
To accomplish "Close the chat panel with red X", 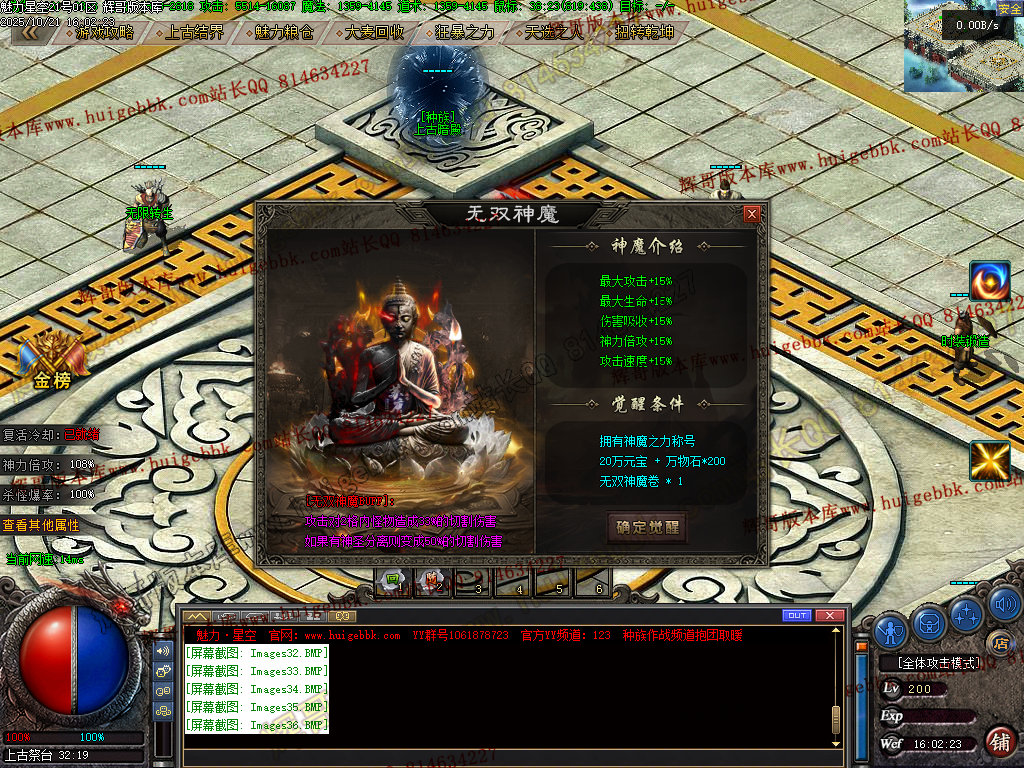I will tap(829, 615).
